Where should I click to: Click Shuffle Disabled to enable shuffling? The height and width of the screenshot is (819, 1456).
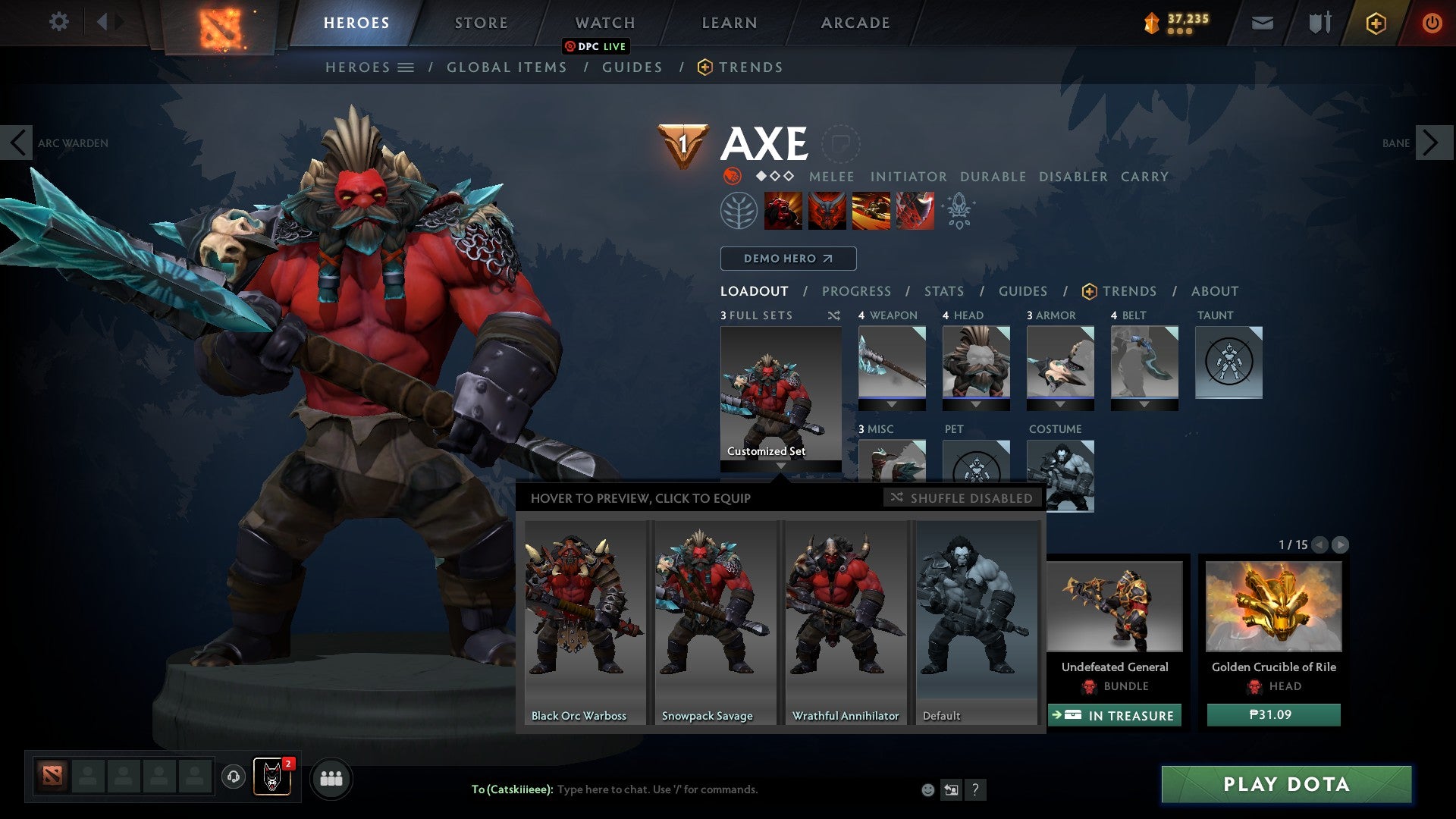[961, 498]
